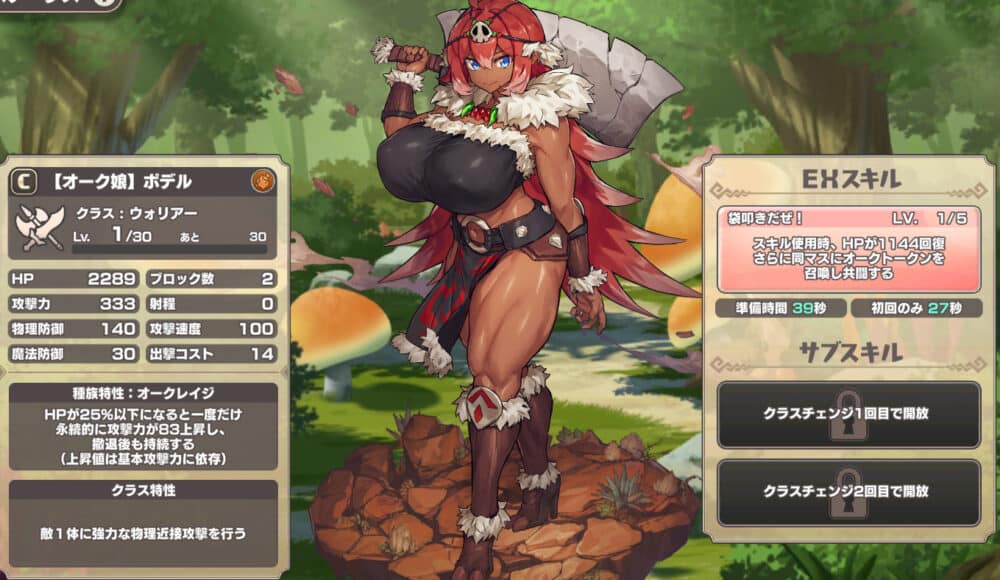The height and width of the screenshot is (580, 1000).
Task: Tap the orange fist icon beside Bodel's name
Action: click(263, 181)
